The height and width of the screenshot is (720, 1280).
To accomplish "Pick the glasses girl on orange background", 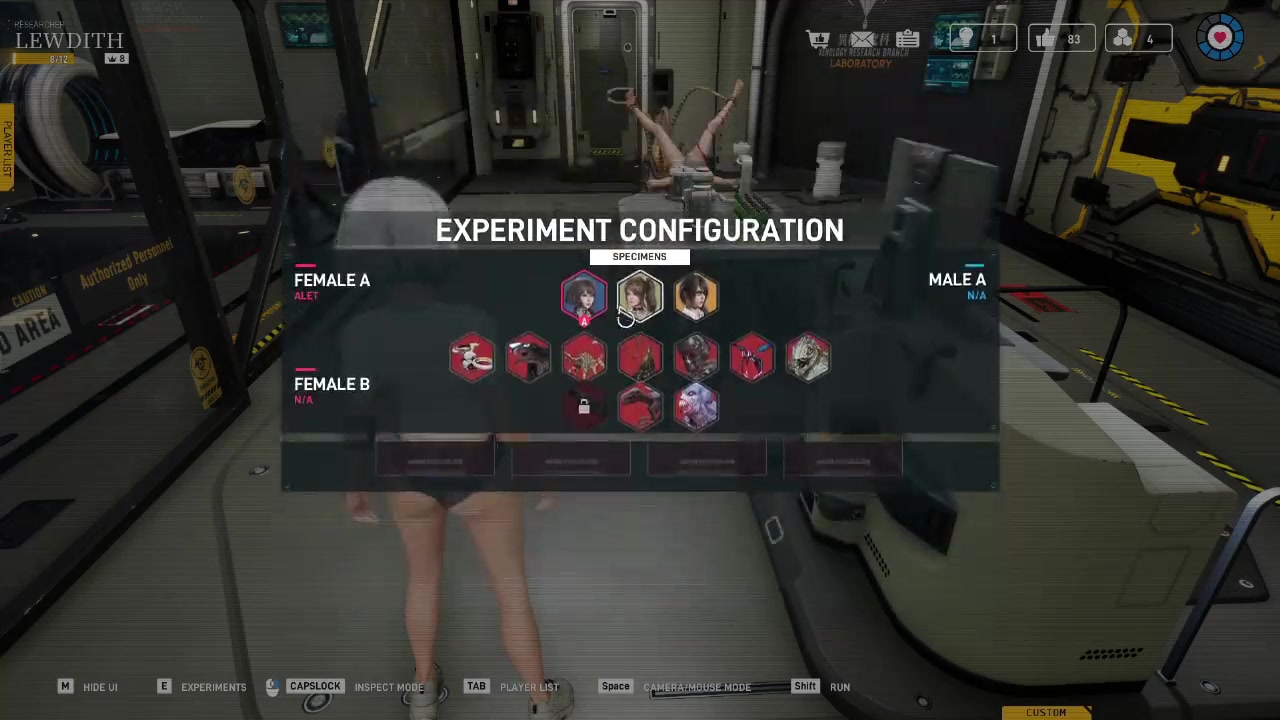I will pos(696,297).
